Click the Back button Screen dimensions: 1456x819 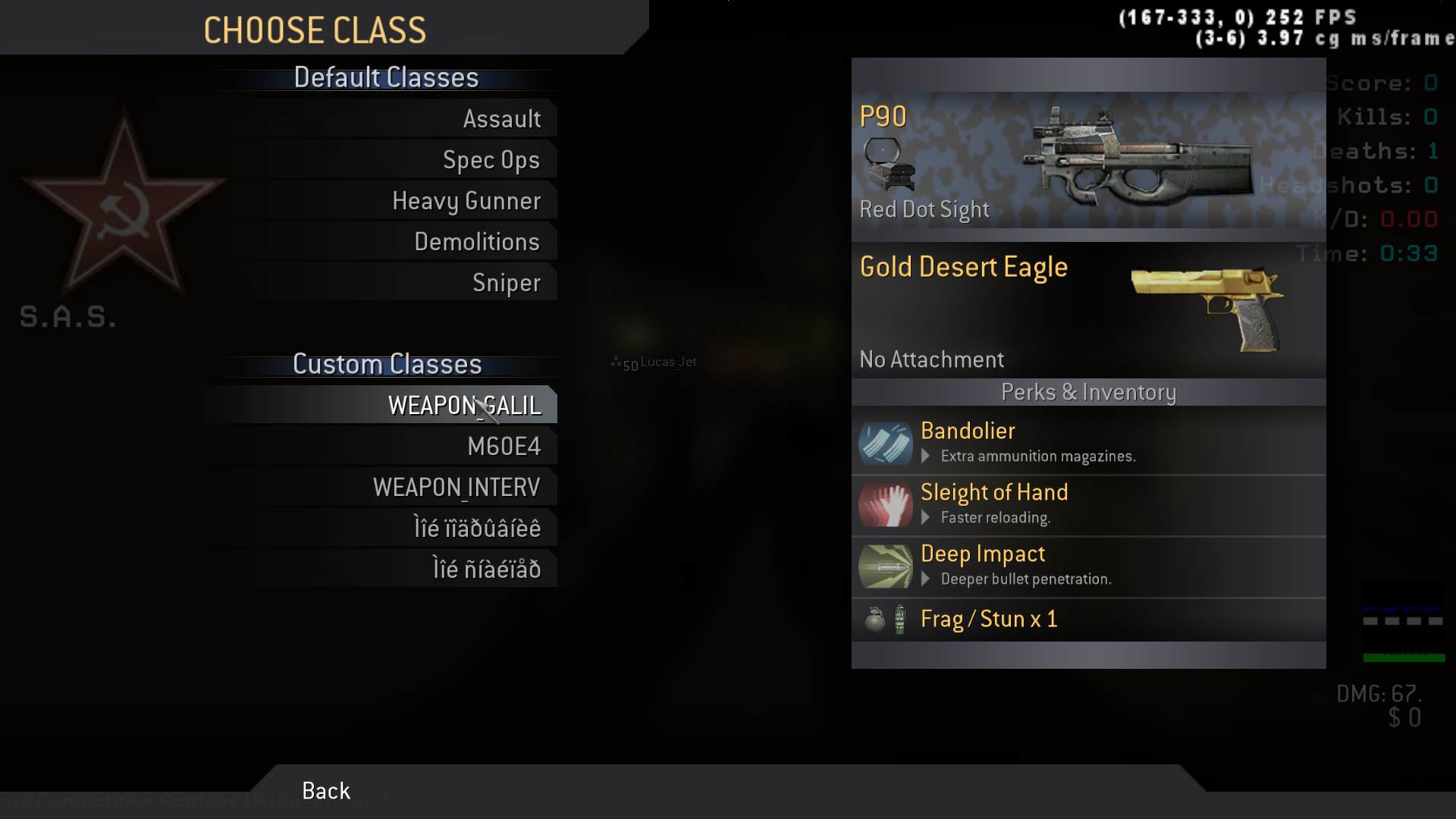(x=326, y=791)
